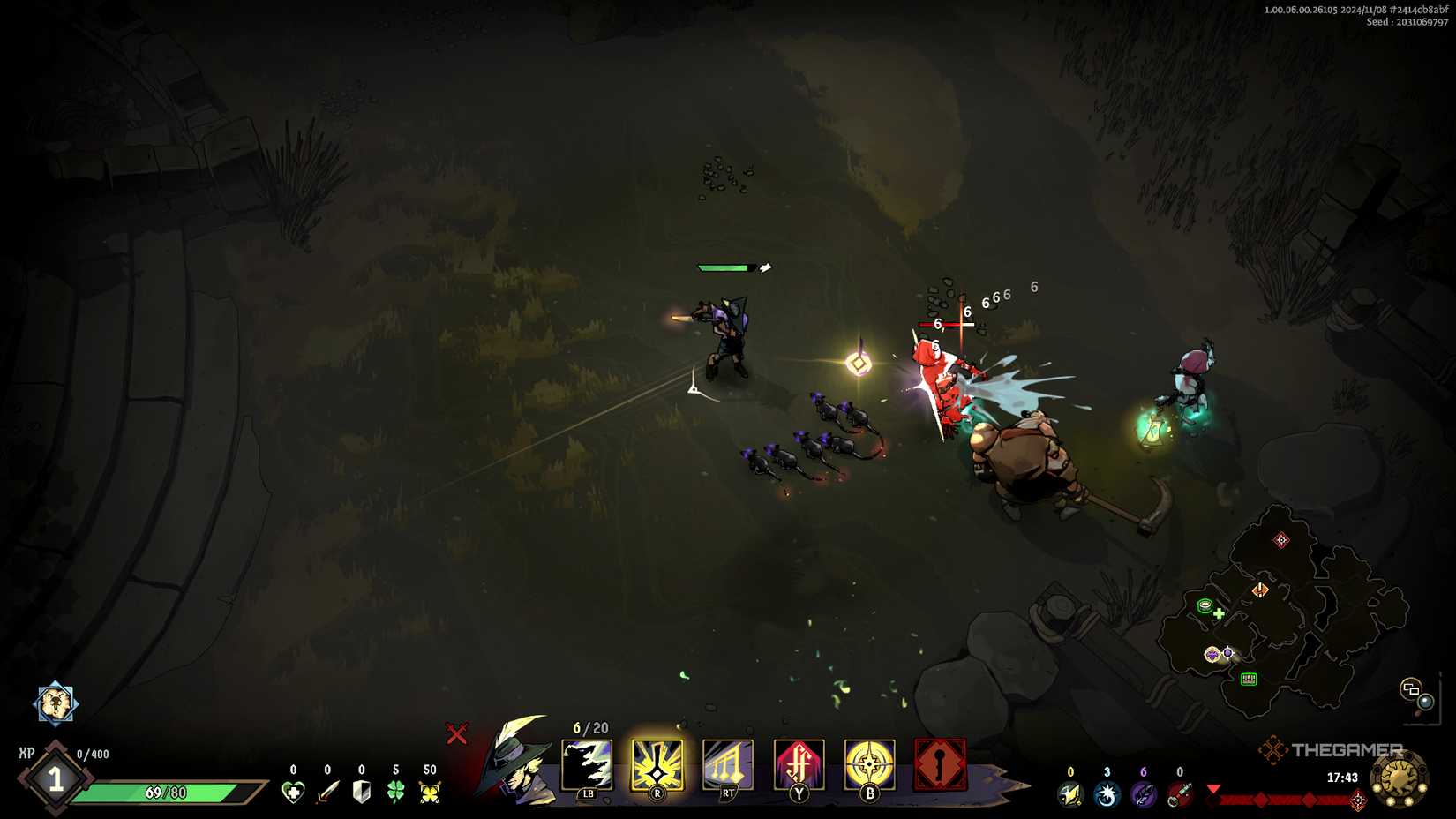Inspect the four-leaf clover luck stat
Viewport: 1456px width, 819px height.
[x=394, y=793]
